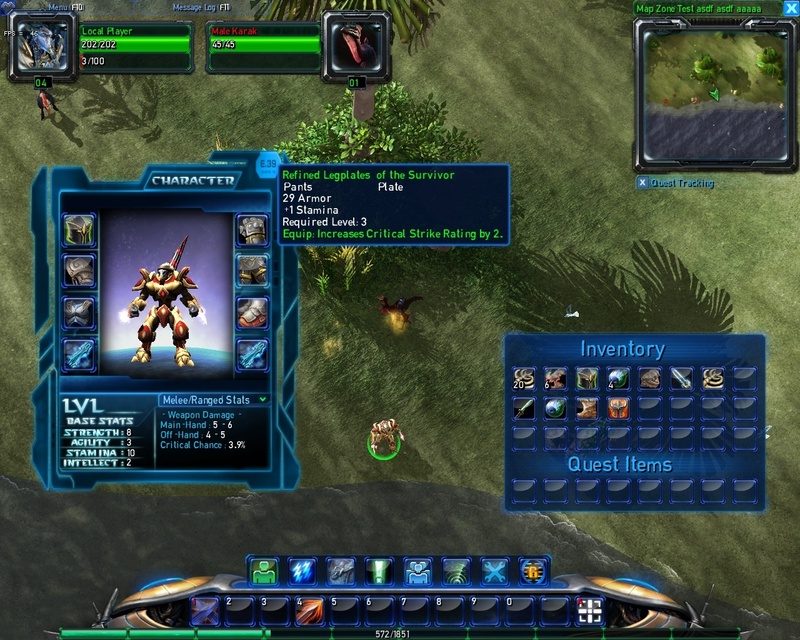Open the wrench and tools menu button

point(495,571)
